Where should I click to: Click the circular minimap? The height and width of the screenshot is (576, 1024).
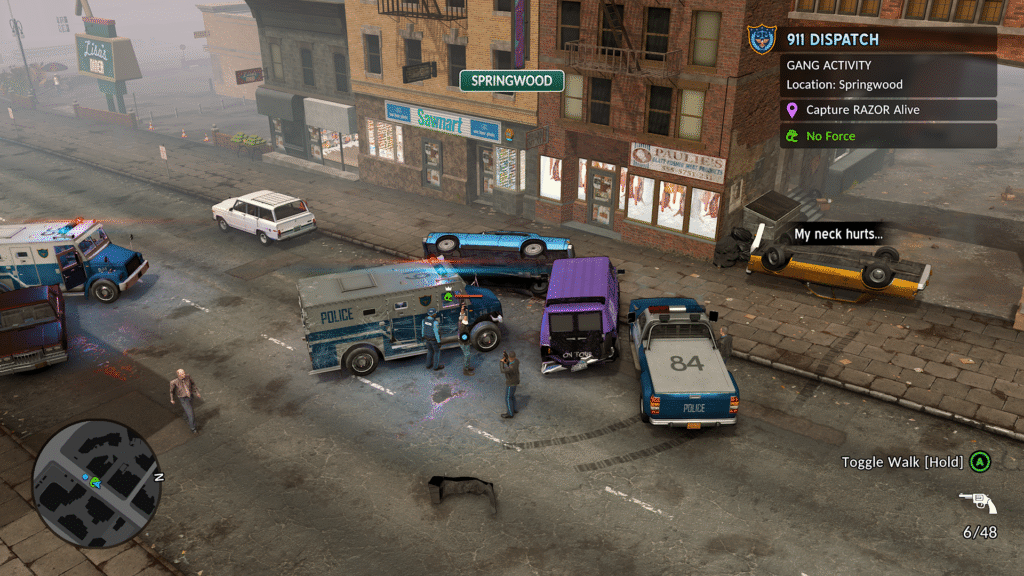(96, 483)
